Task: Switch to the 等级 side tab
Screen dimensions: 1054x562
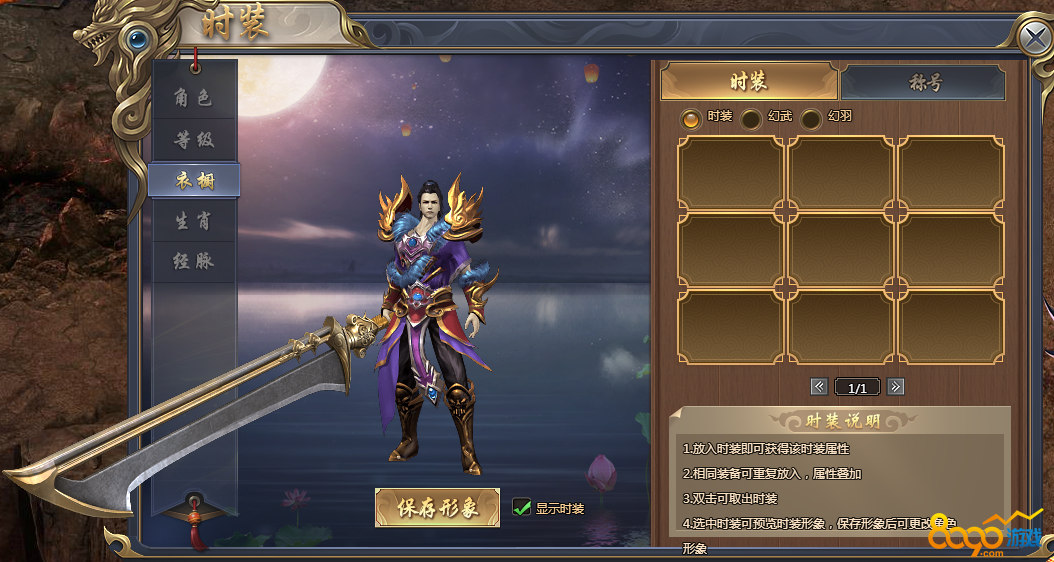Action: tap(194, 139)
